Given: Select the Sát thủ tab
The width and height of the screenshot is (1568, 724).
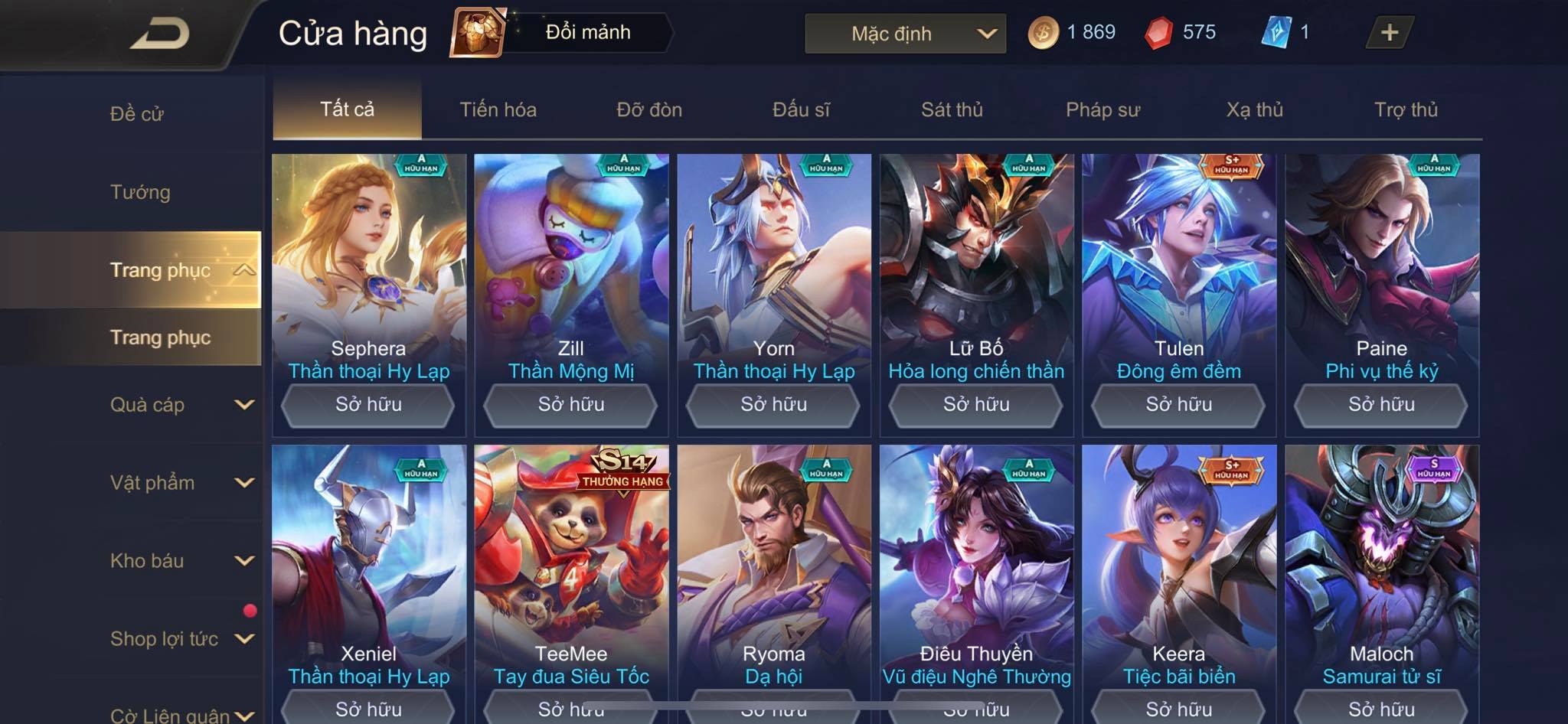Looking at the screenshot, I should click(952, 110).
